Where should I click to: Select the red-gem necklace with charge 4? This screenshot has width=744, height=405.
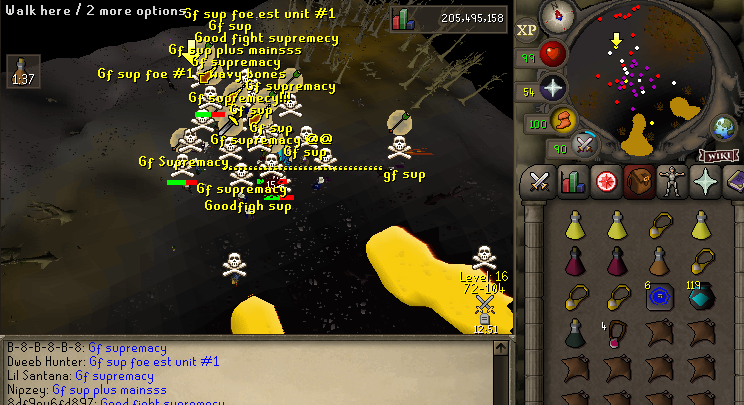coord(617,333)
